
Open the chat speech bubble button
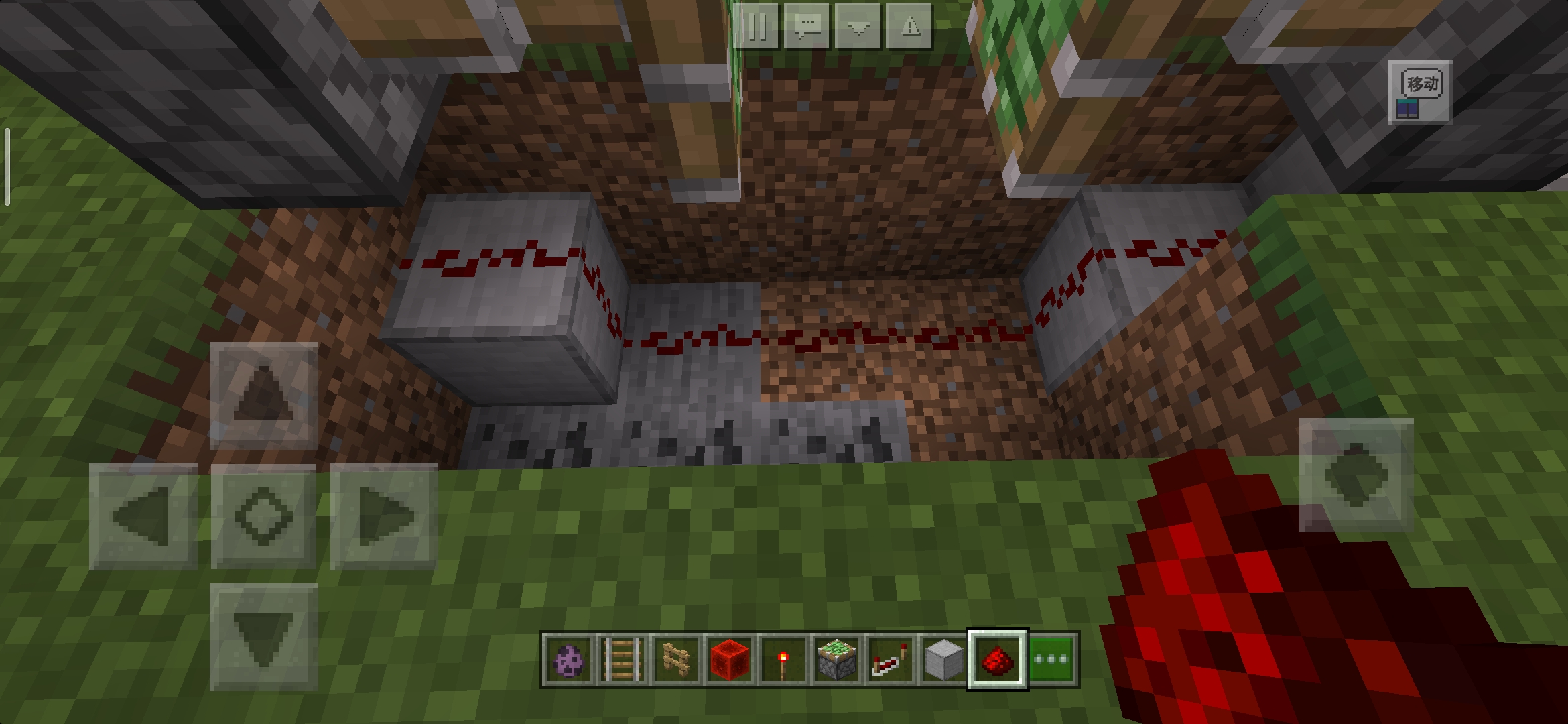tap(807, 27)
